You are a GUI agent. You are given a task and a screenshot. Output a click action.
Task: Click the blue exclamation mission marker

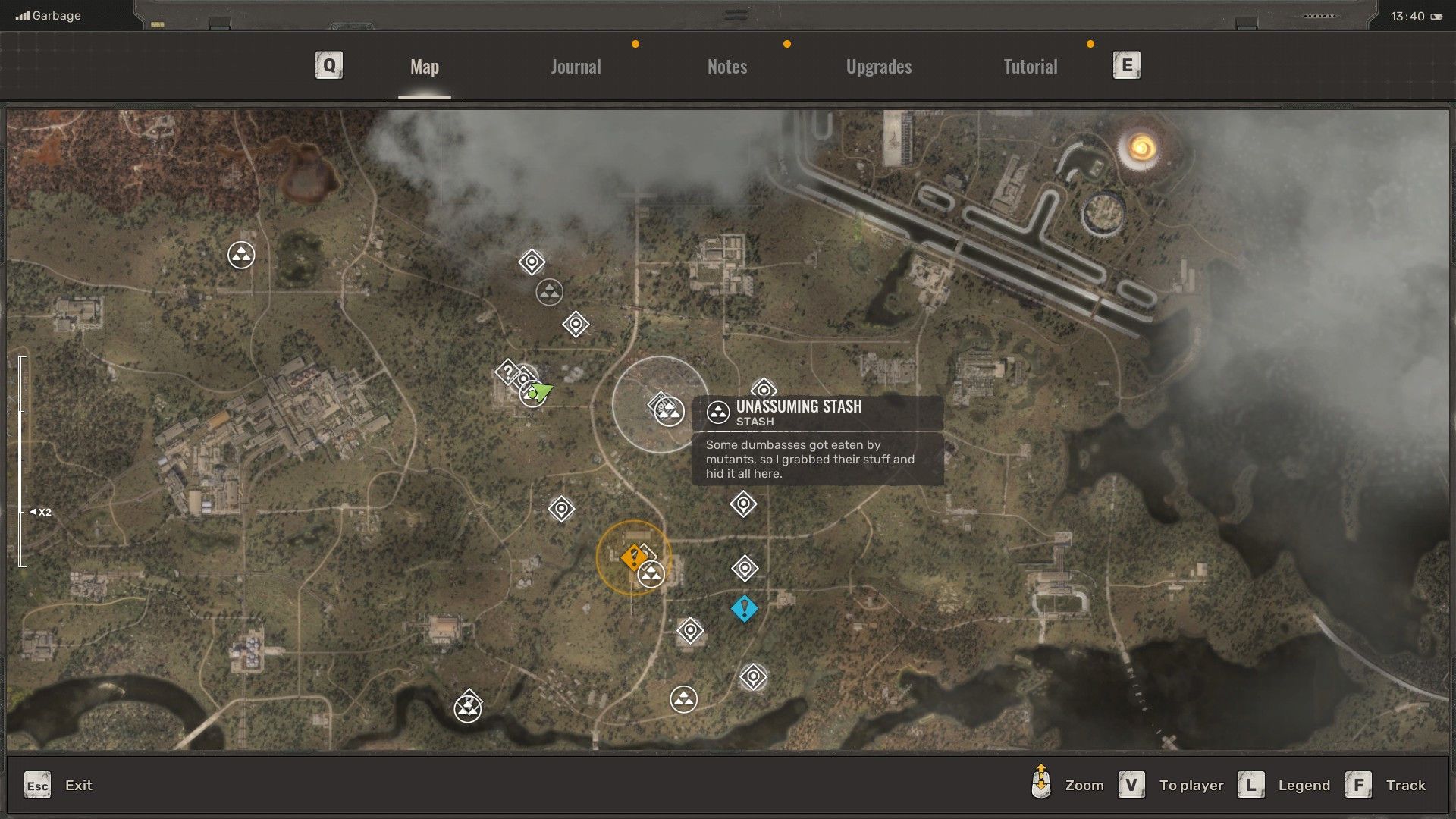pos(744,607)
